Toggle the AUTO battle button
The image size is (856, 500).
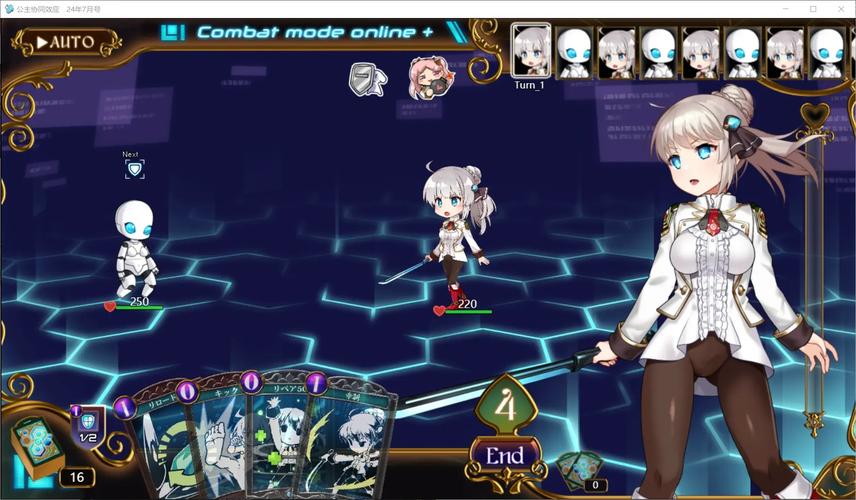click(66, 42)
